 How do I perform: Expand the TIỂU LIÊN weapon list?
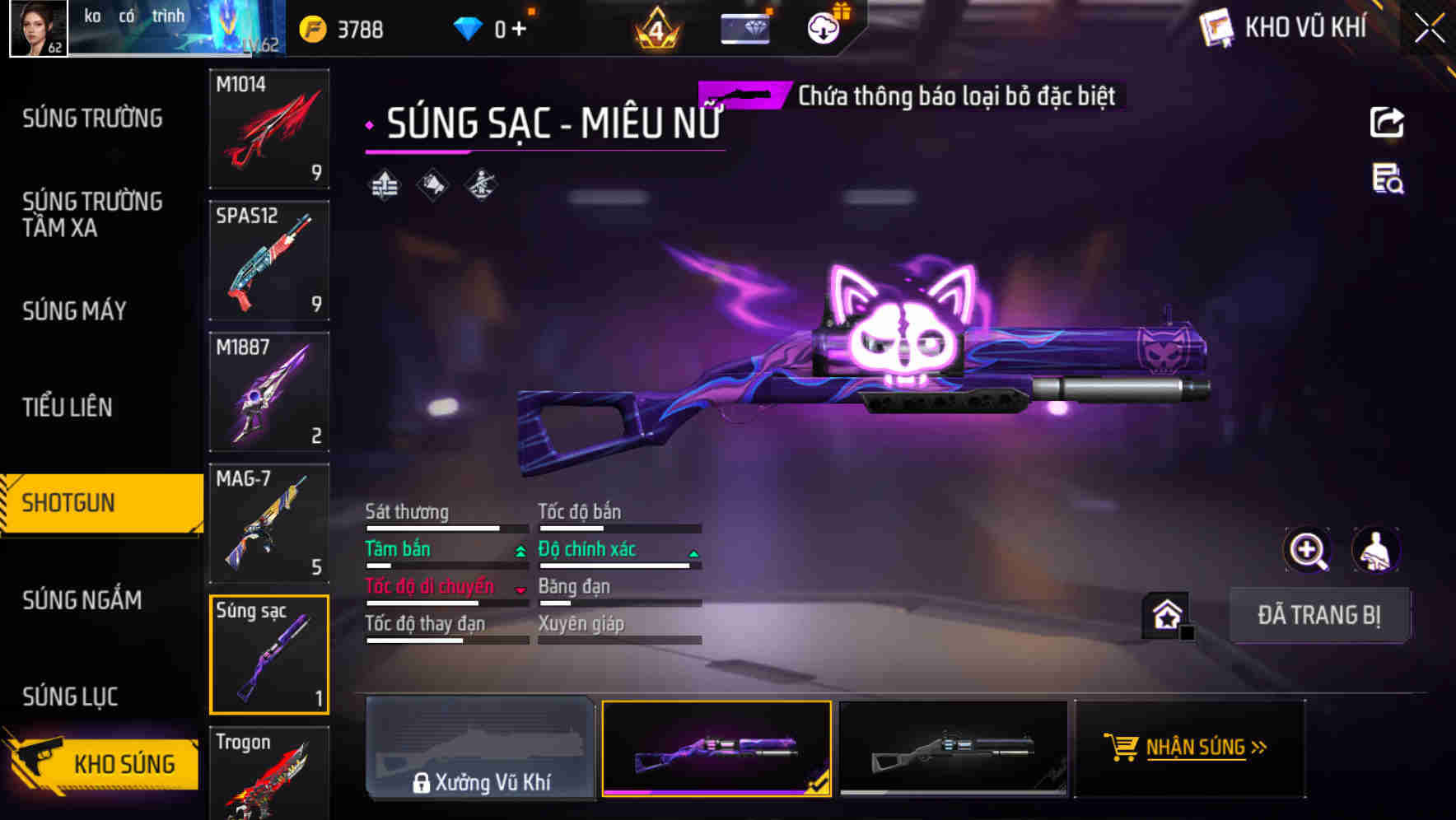coord(68,407)
